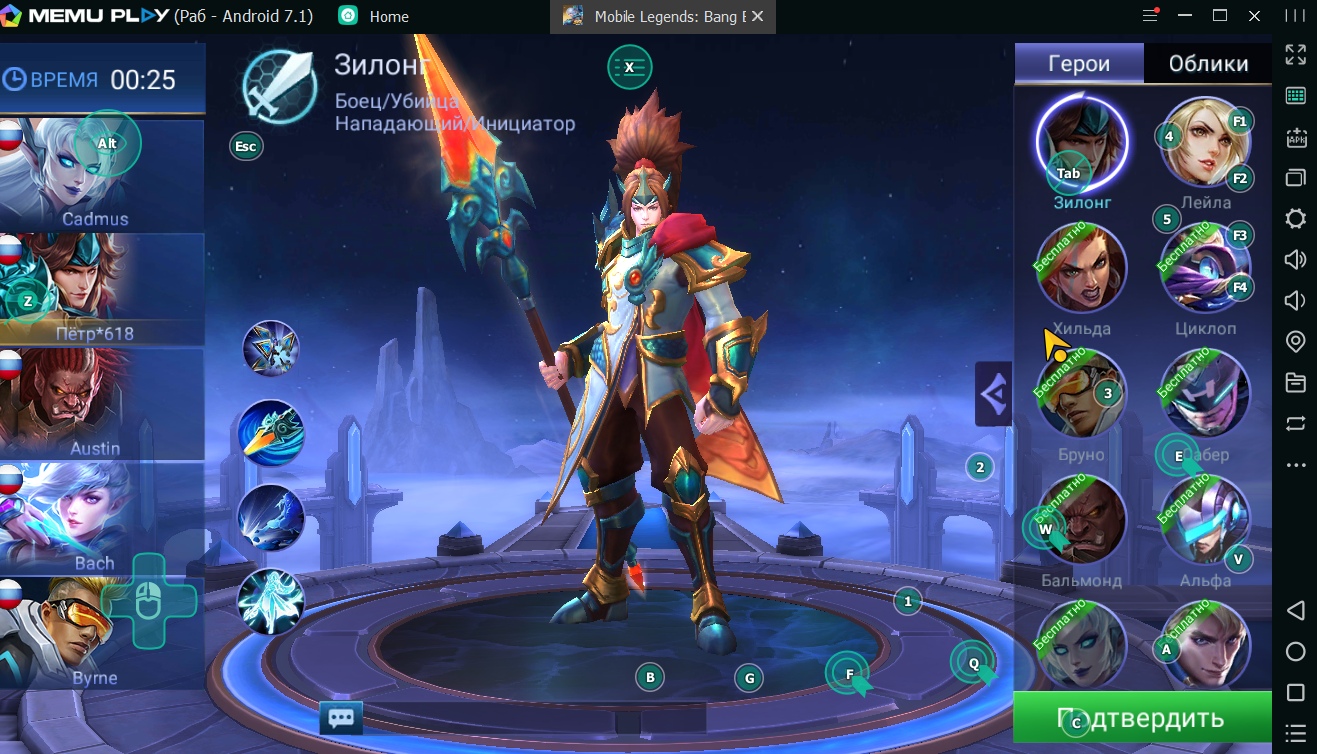Open the chat bubble button

(x=341, y=718)
